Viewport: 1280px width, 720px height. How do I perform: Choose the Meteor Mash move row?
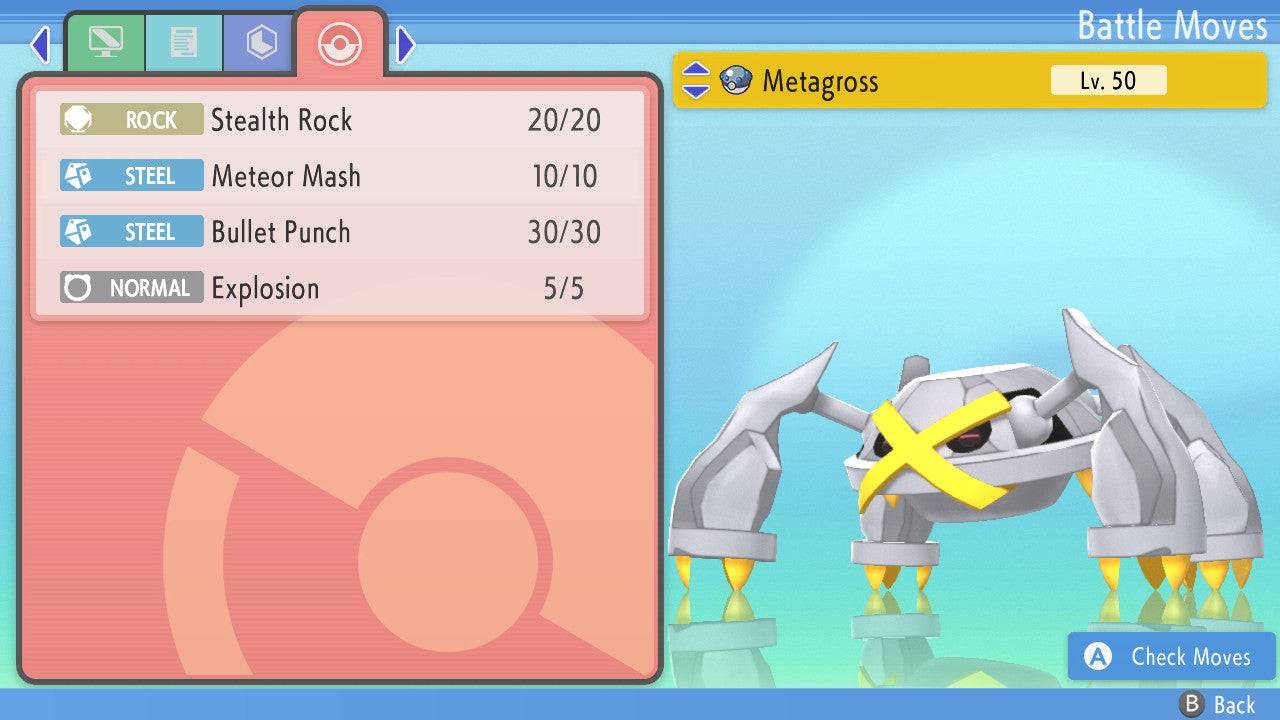pyautogui.click(x=340, y=176)
